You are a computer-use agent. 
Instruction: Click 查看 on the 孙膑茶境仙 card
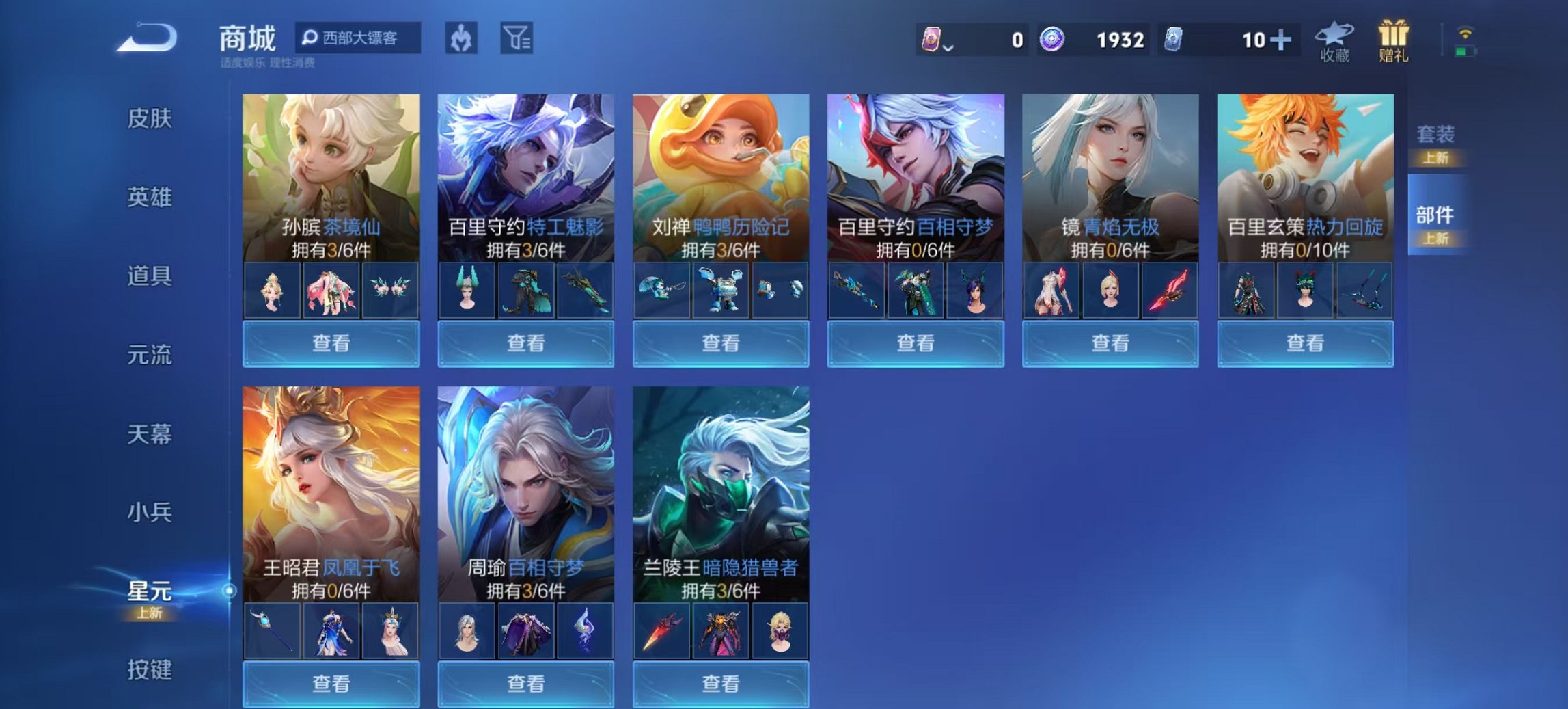click(x=331, y=344)
